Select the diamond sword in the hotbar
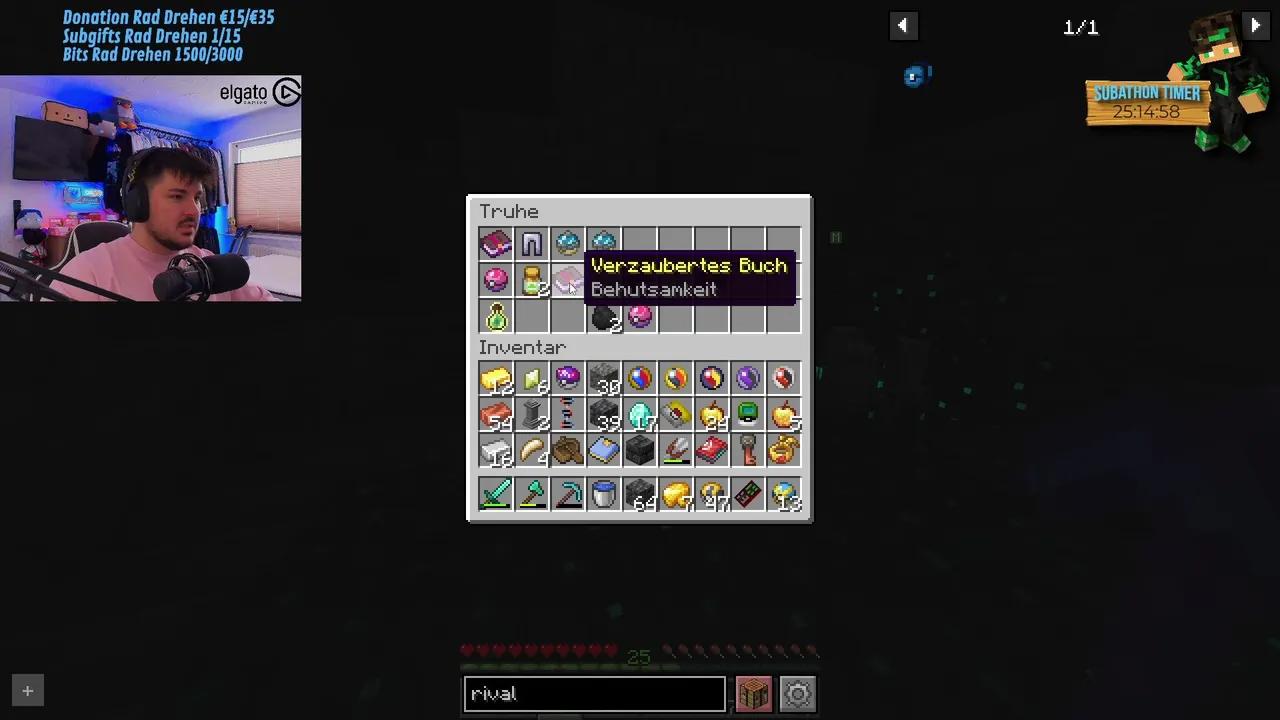This screenshot has width=1280, height=720. click(x=496, y=495)
